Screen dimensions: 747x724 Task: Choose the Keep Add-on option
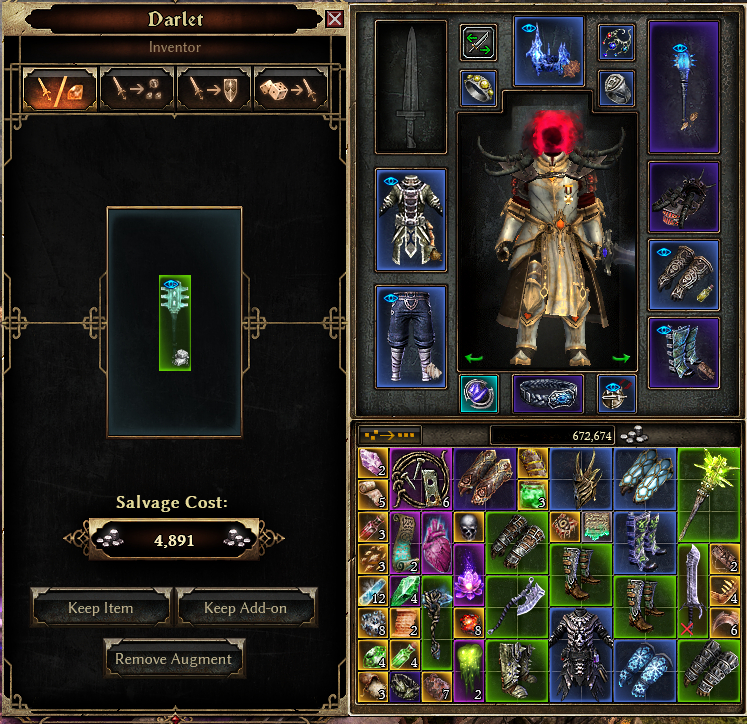[x=246, y=607]
